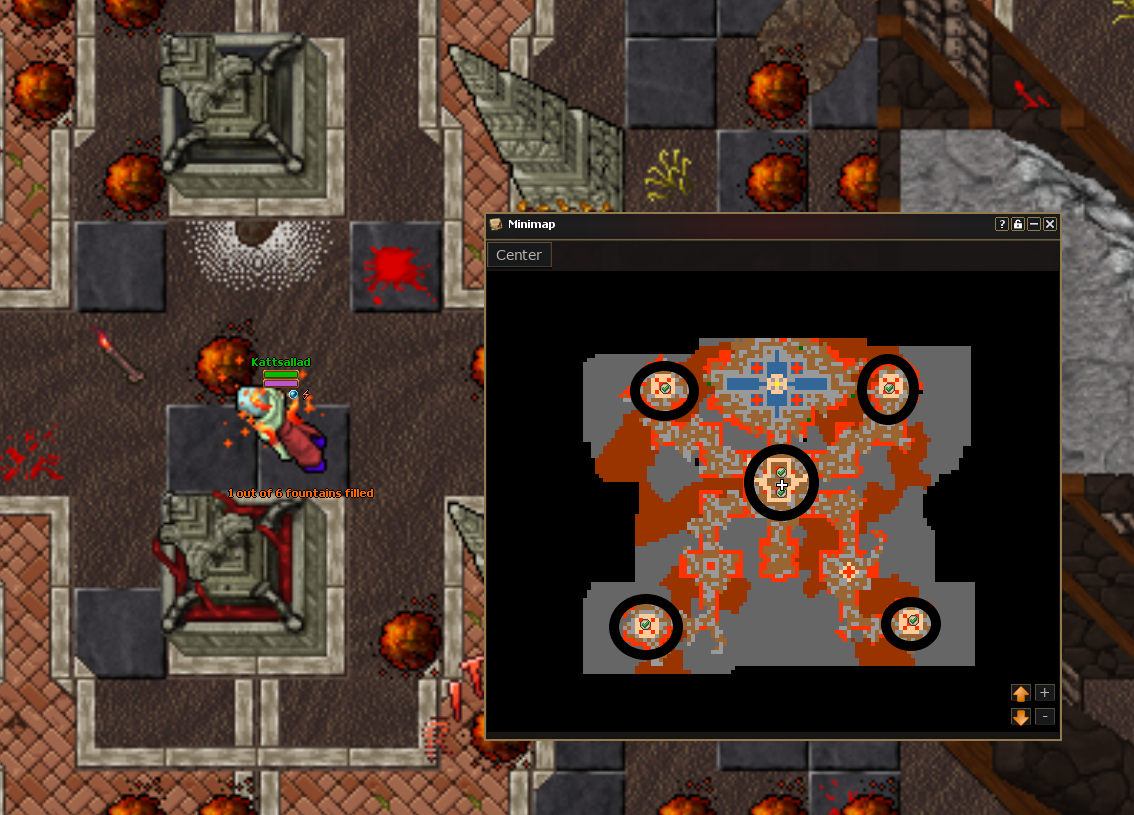Viewport: 1134px width, 815px height.
Task: Open the Minimap help question mark
Action: [1001, 224]
